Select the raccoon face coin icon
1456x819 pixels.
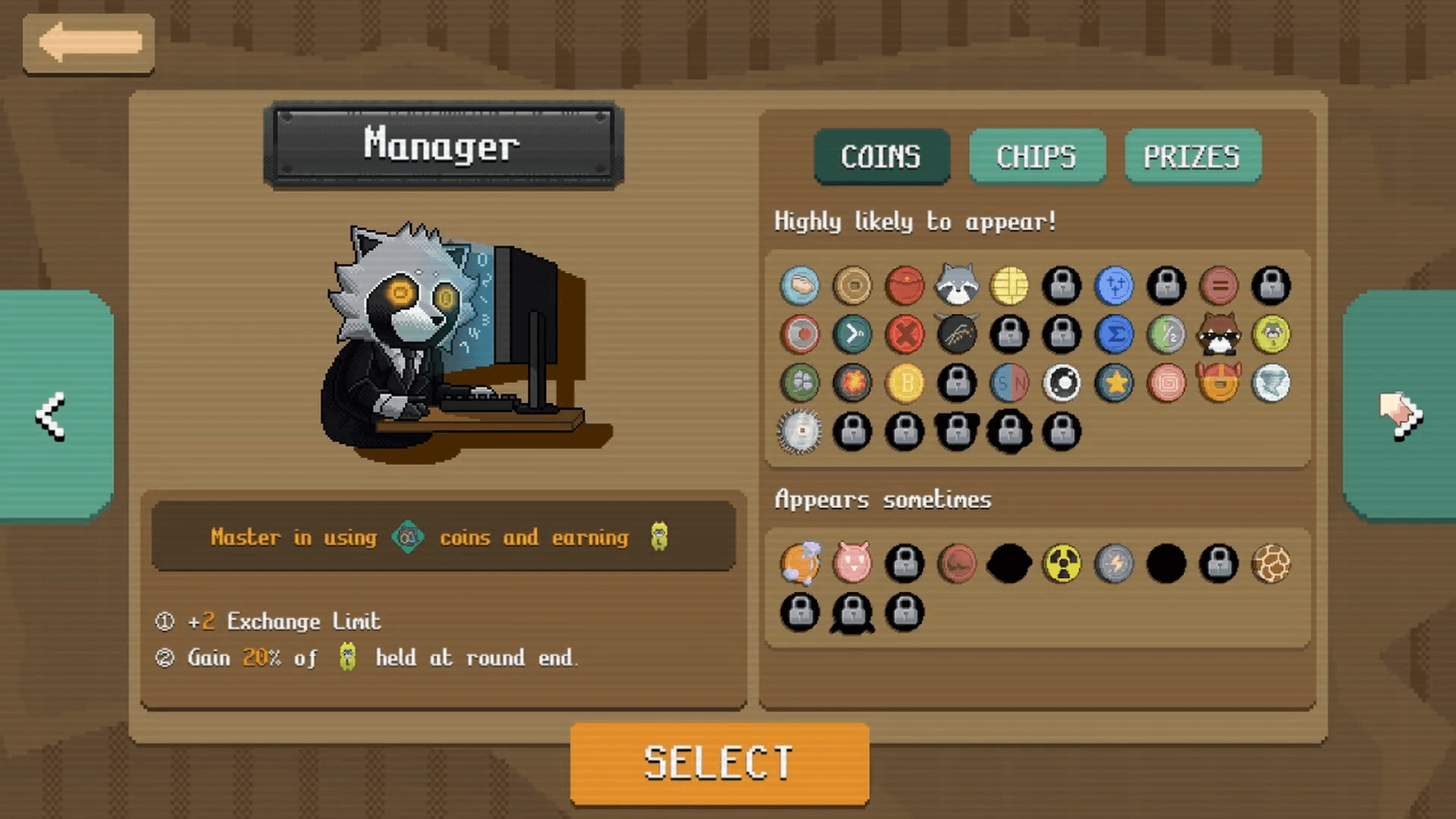(958, 286)
